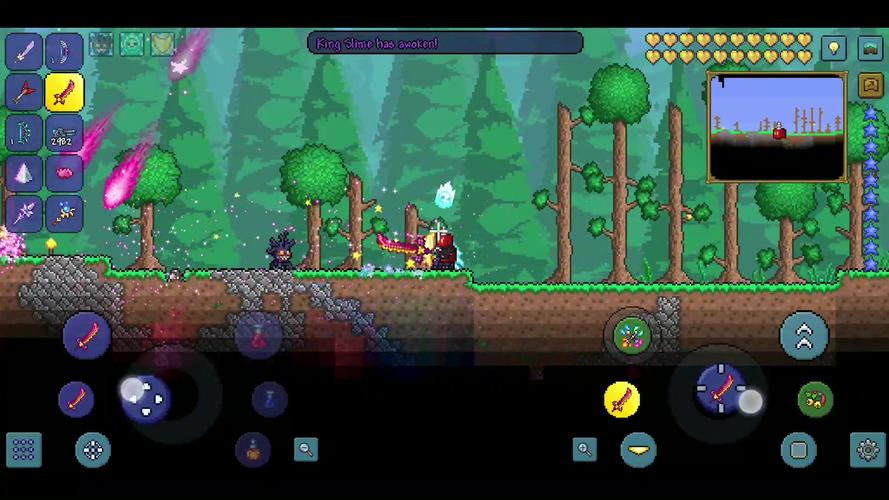The image size is (889, 500).
Task: Toggle the lightbulb button beside the hearts
Action: pos(834,47)
